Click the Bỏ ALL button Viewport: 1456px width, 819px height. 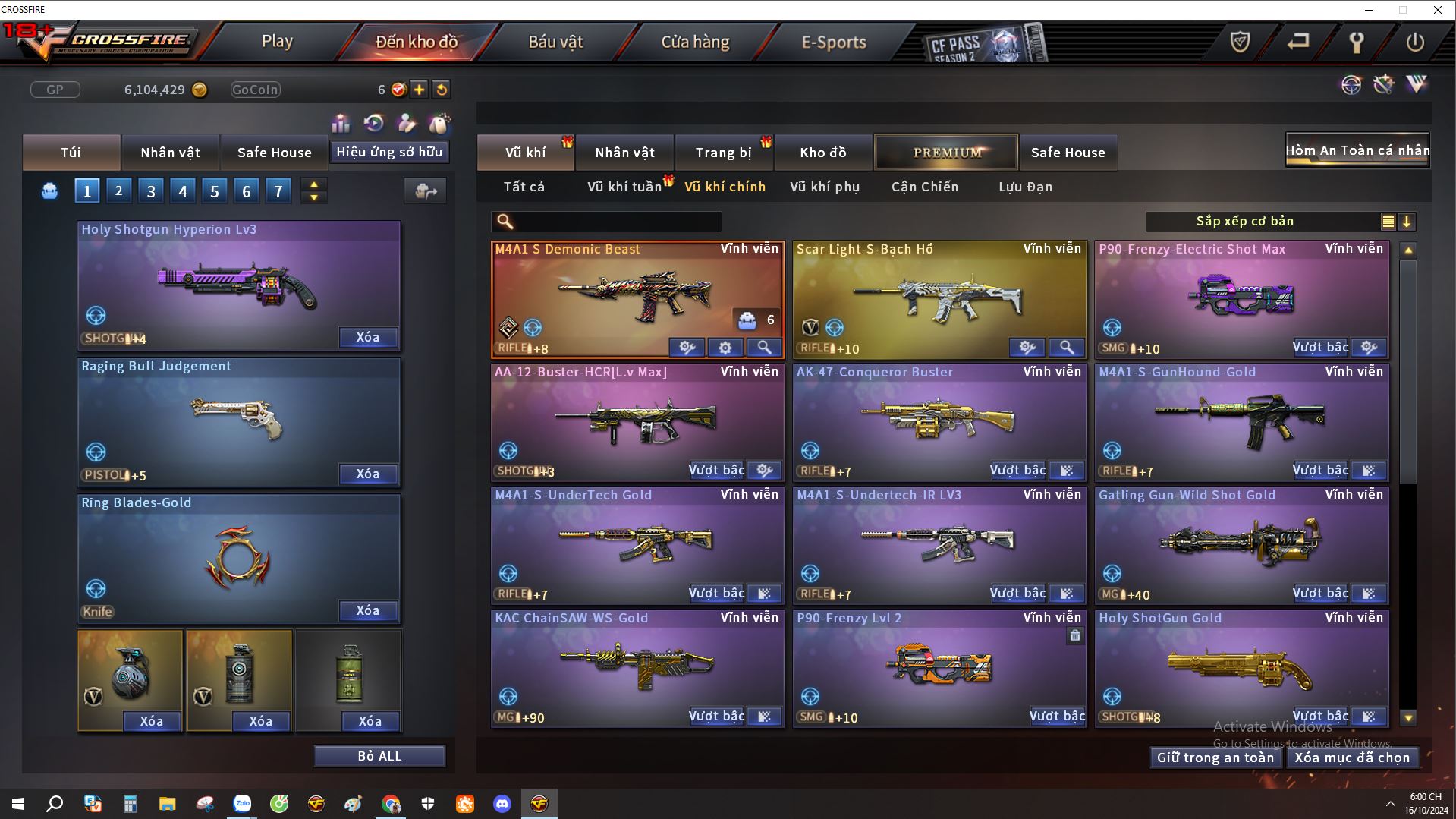coord(379,757)
